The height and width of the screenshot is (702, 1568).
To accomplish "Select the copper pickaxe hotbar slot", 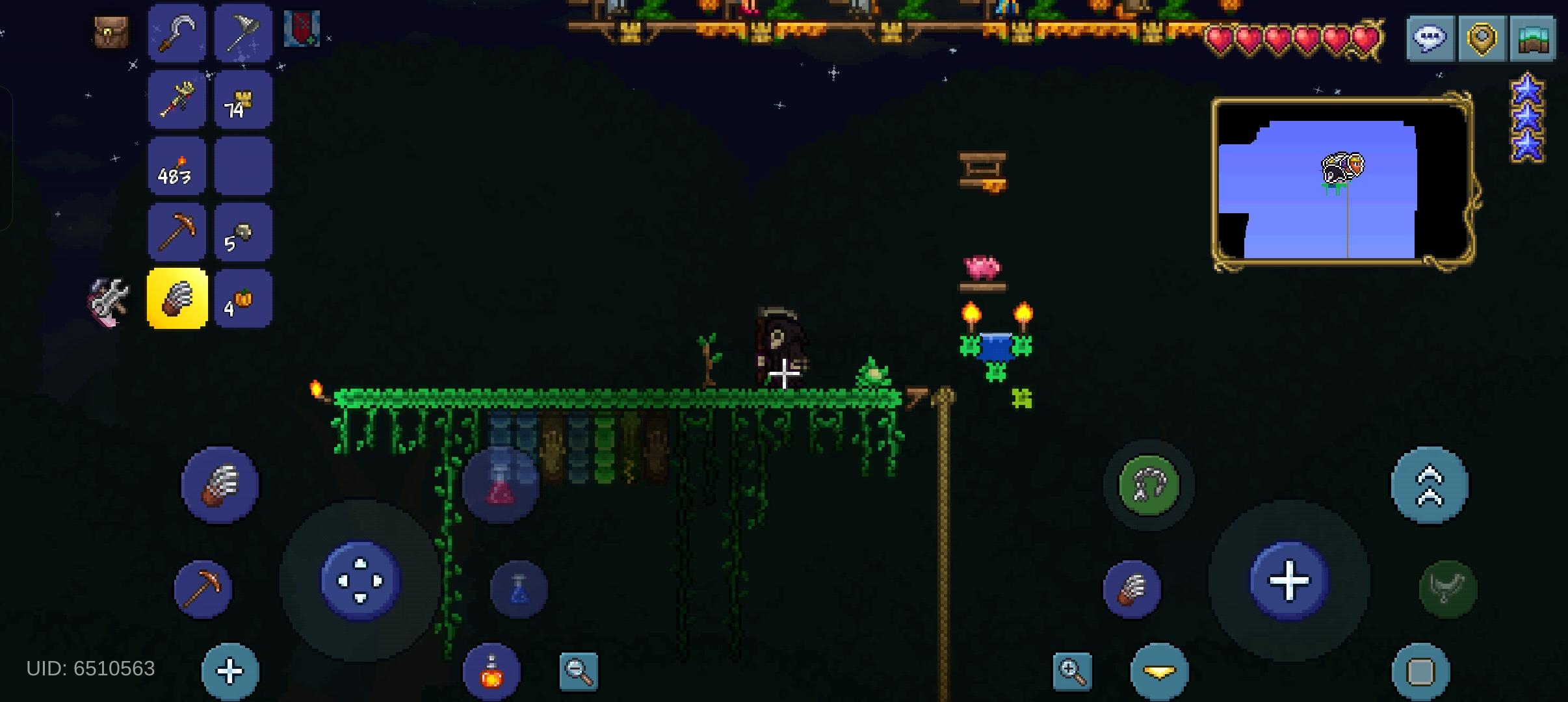I will point(177,231).
